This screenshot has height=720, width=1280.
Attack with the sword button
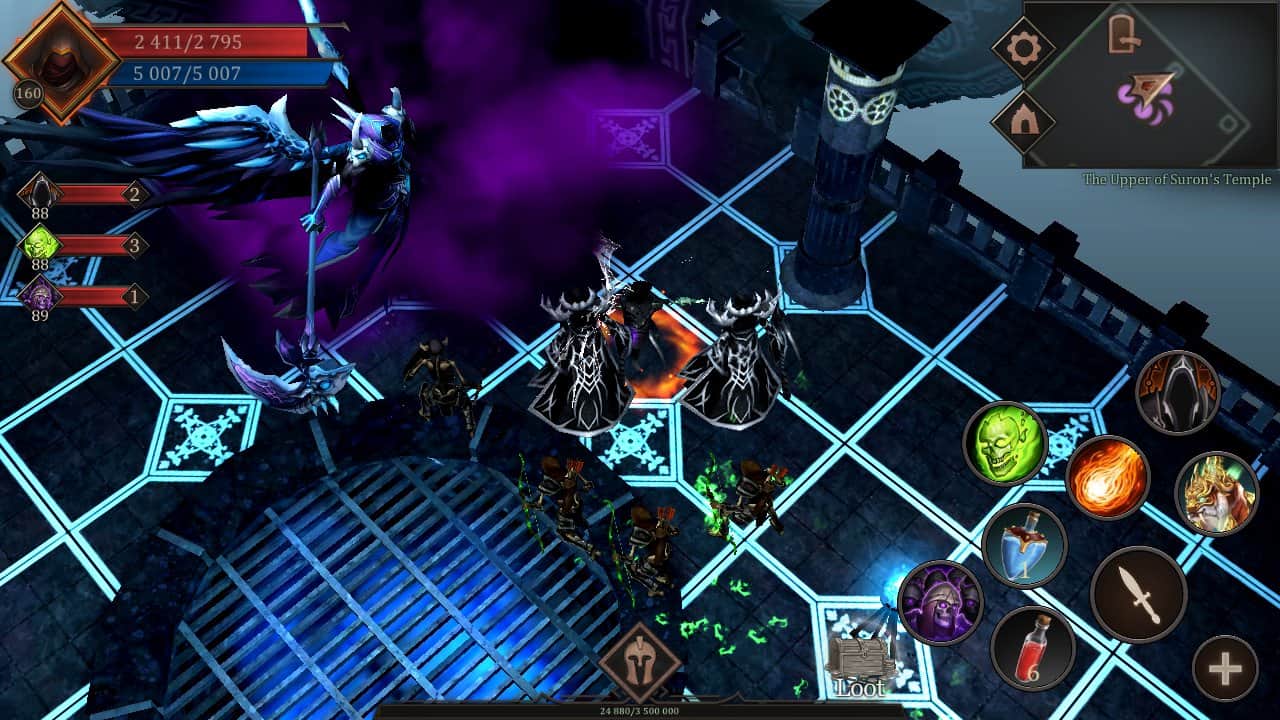click(1138, 595)
